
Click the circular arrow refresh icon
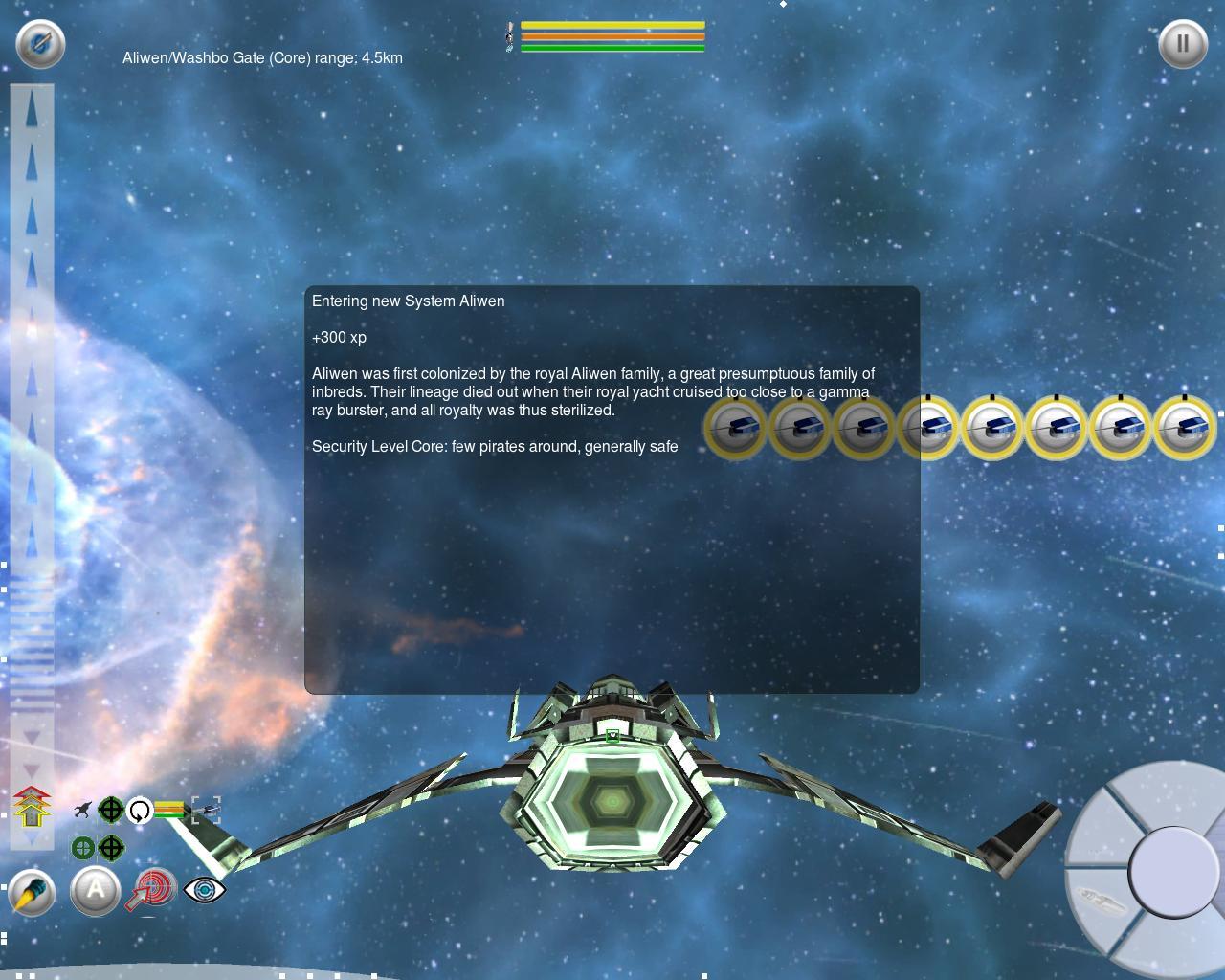click(x=140, y=811)
